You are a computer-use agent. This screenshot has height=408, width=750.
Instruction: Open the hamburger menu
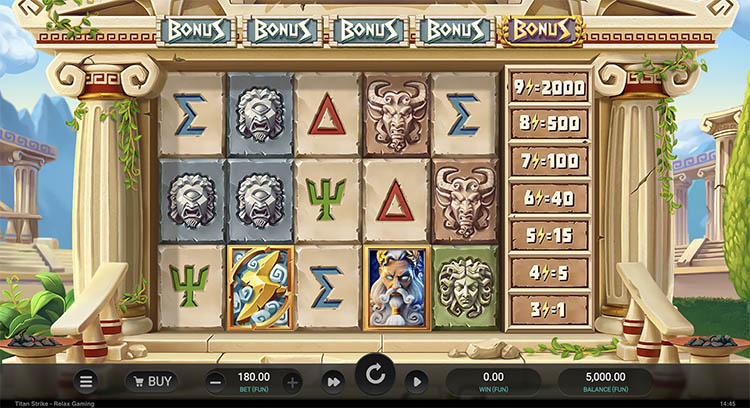[86, 381]
